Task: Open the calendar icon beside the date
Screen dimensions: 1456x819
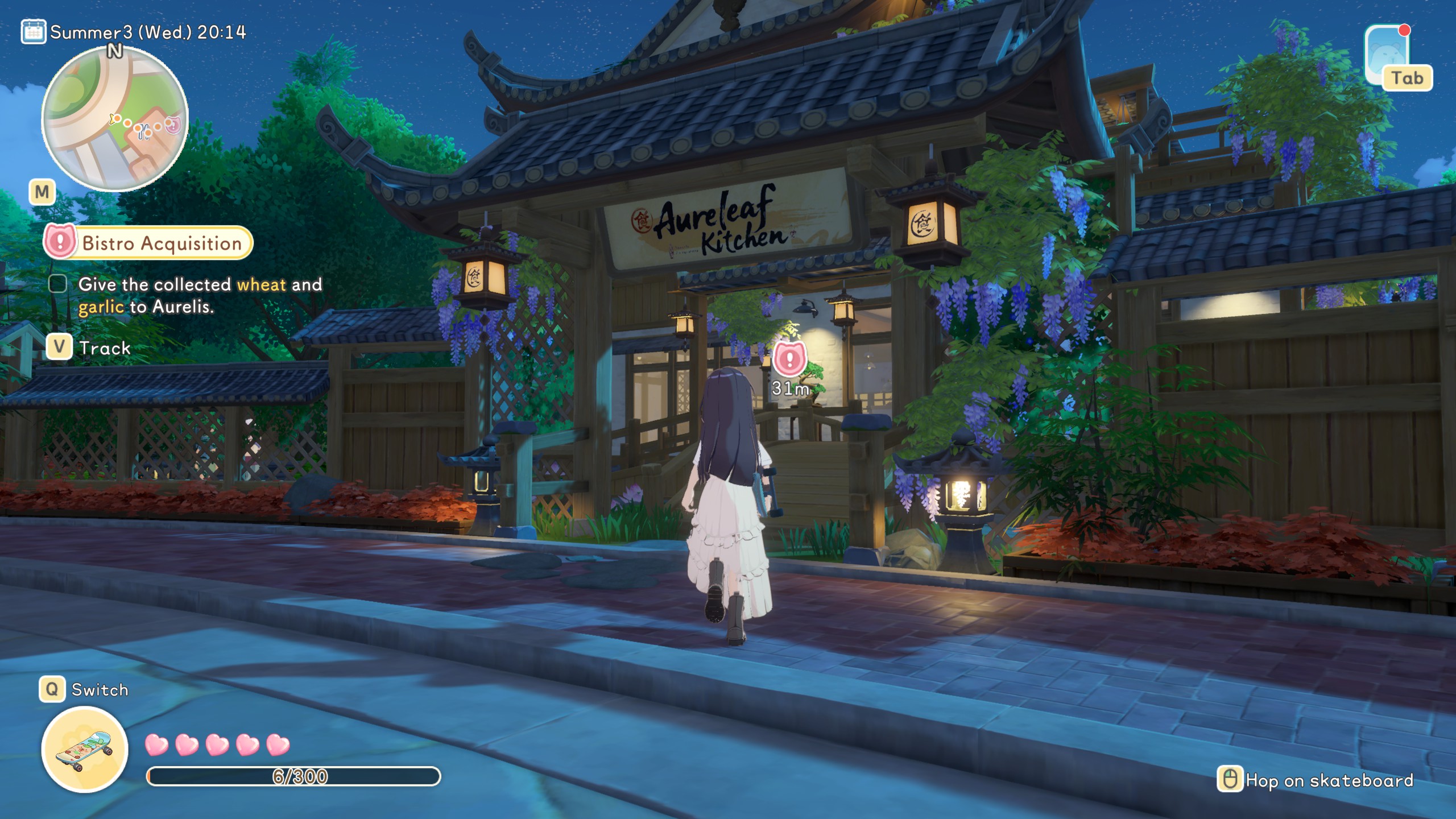Action: [33, 32]
